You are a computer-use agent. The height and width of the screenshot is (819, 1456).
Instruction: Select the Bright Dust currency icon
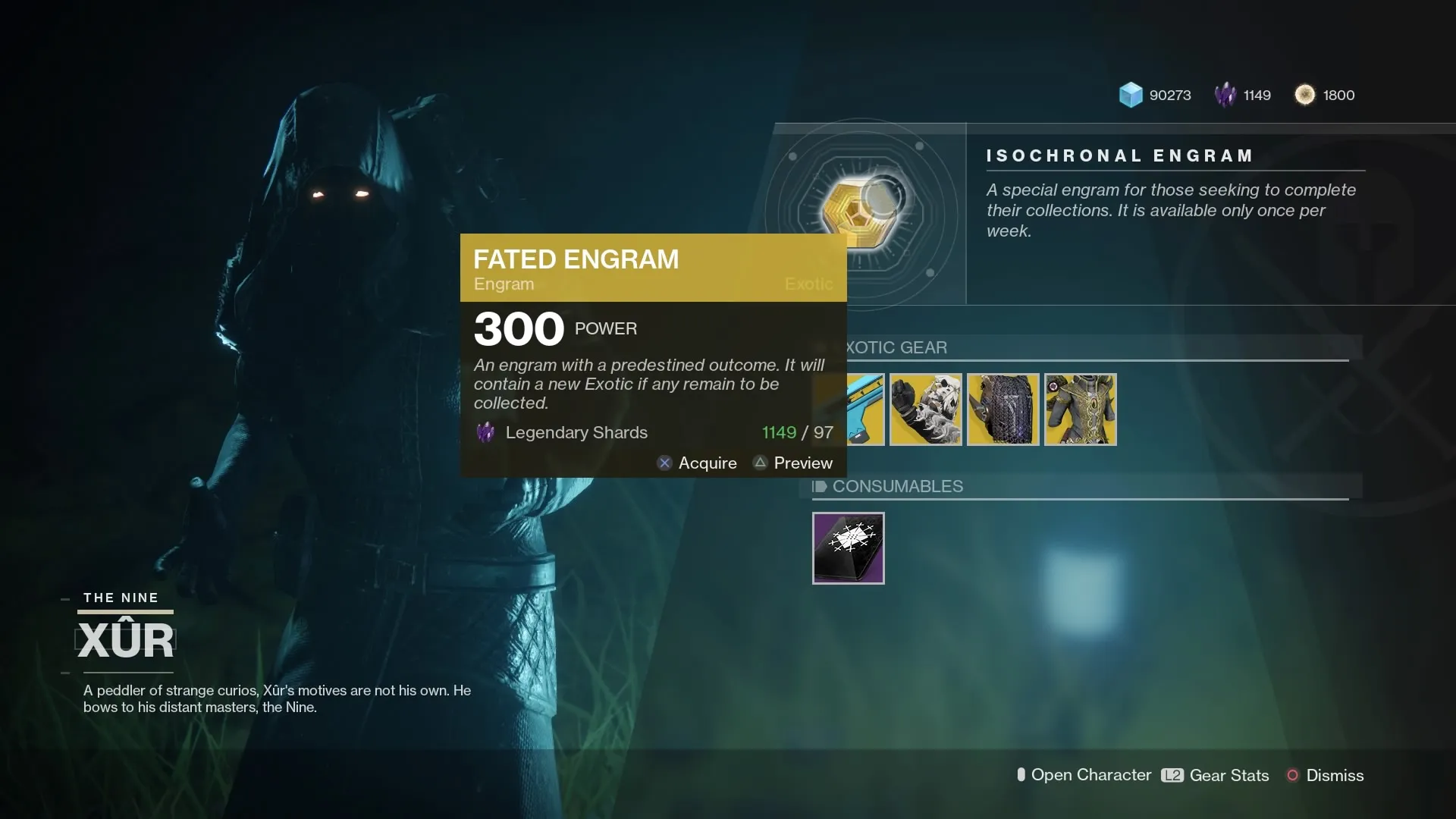(1305, 95)
